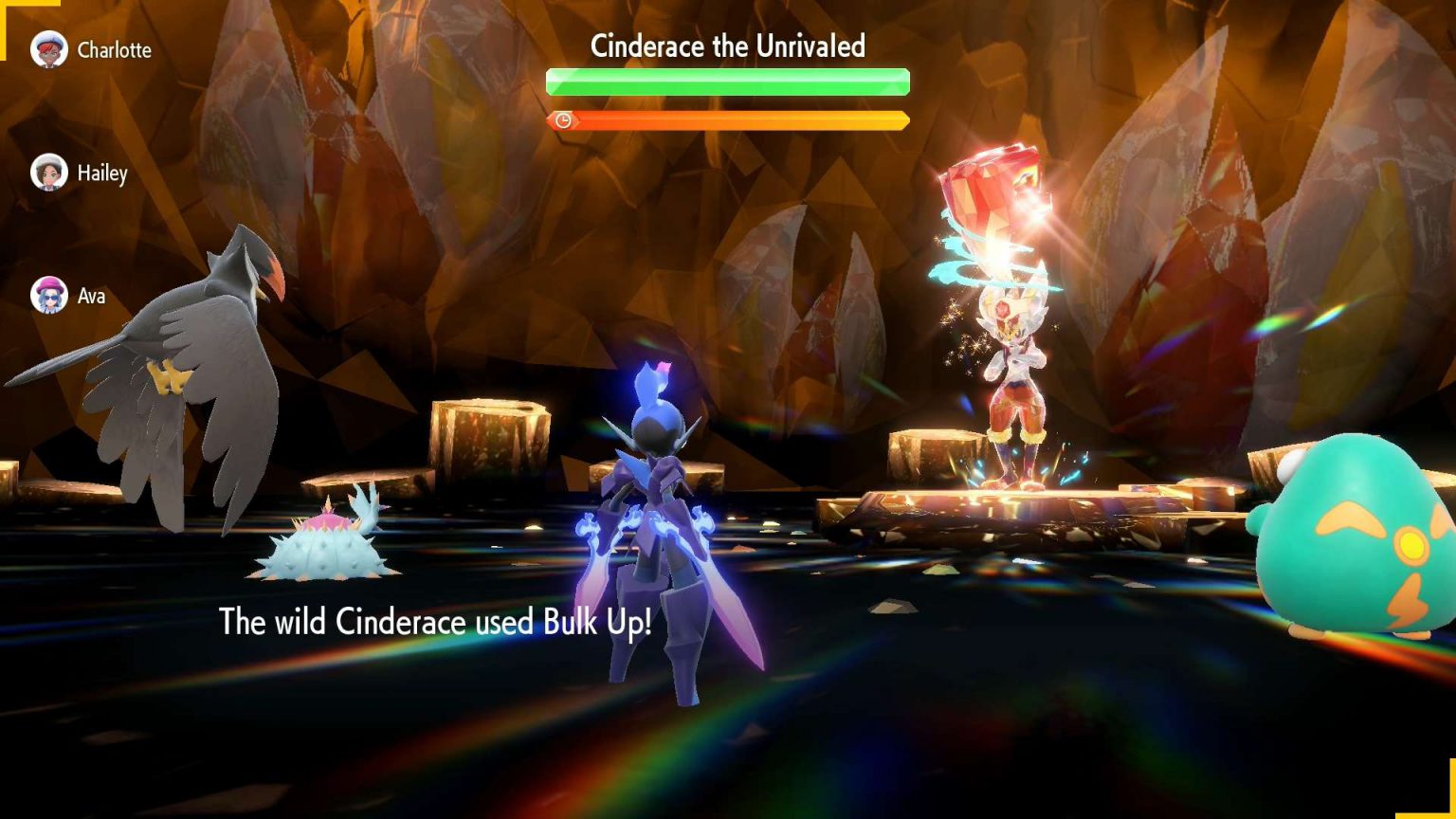Select Charlotte's trainer avatar icon

point(49,49)
